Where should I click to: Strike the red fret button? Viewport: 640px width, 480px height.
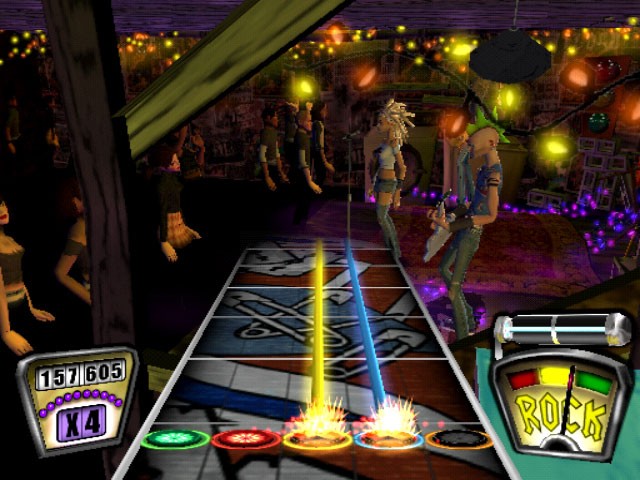pos(245,438)
